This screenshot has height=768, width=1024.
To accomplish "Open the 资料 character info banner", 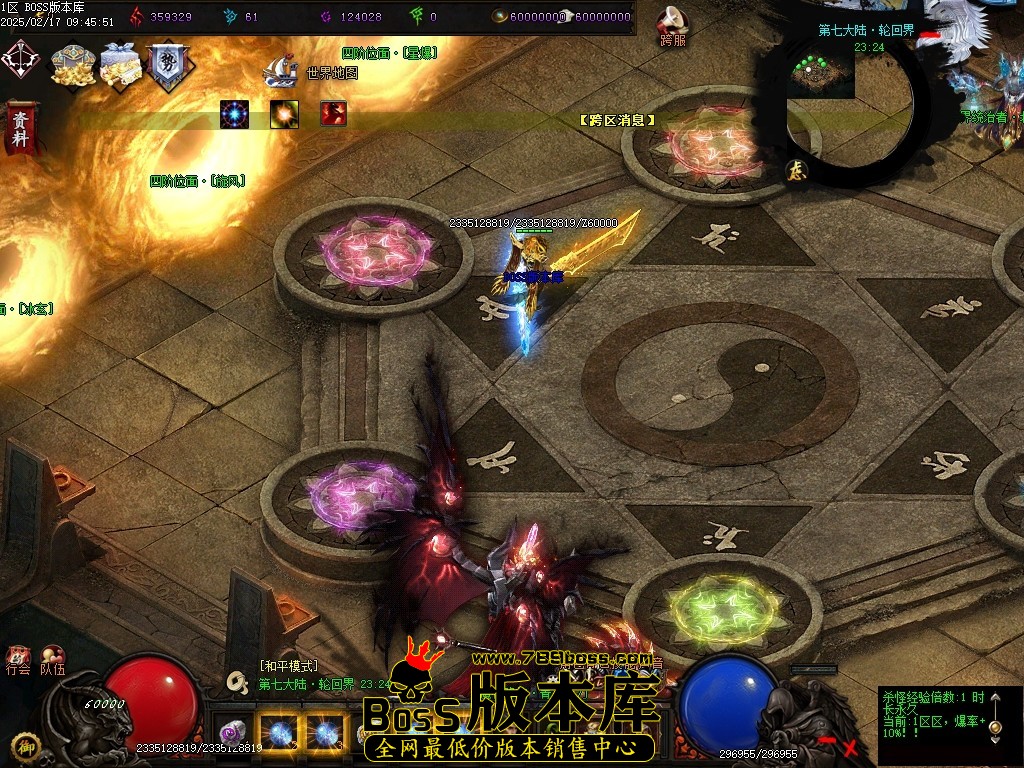I will tap(19, 126).
